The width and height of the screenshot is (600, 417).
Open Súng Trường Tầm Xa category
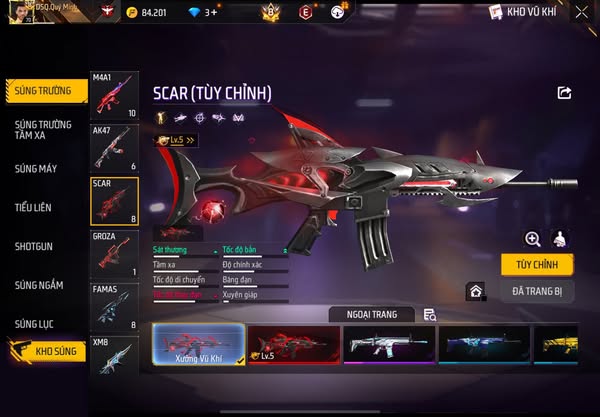43,129
